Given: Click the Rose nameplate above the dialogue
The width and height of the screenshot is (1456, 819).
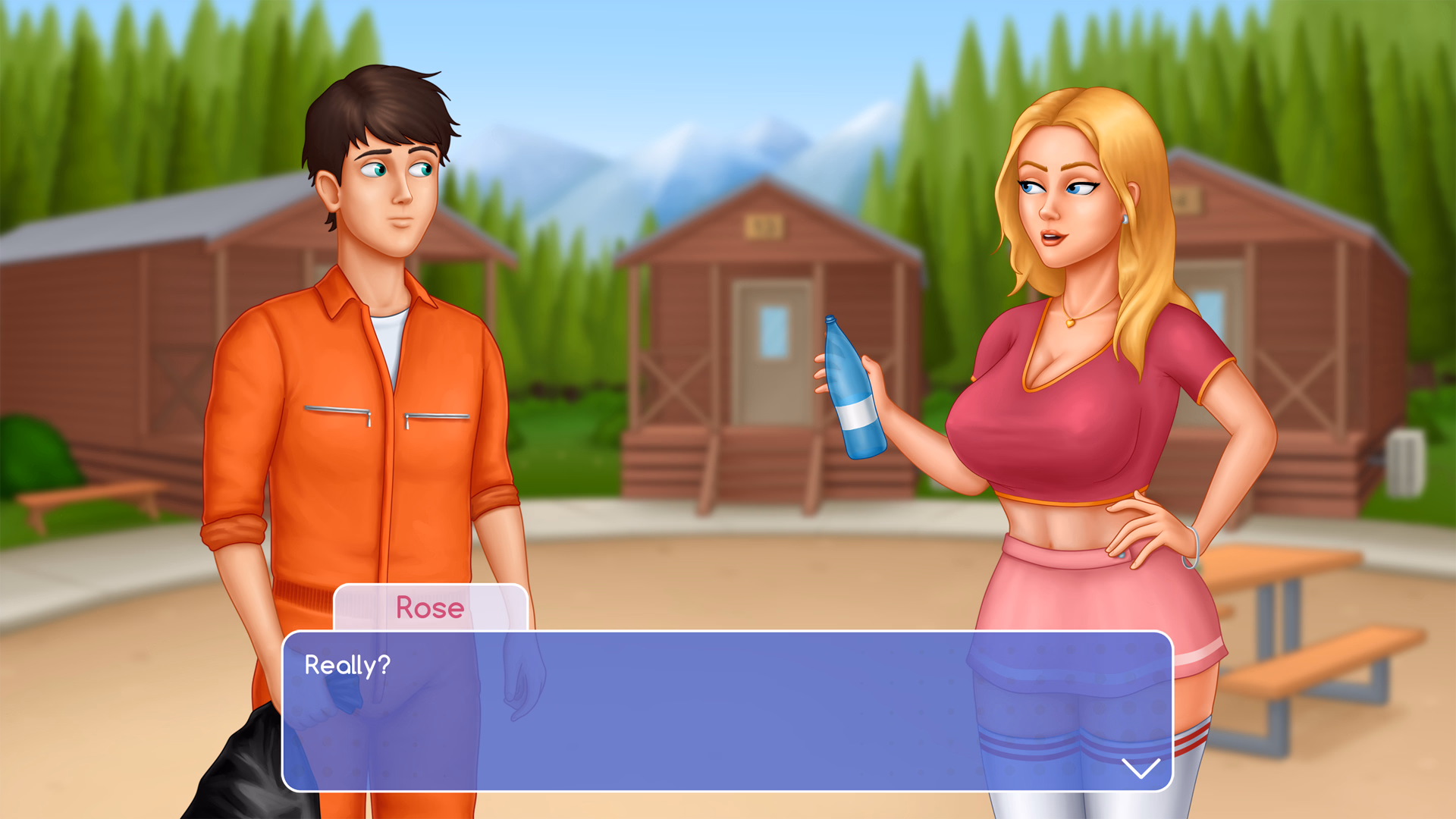Looking at the screenshot, I should tap(429, 608).
